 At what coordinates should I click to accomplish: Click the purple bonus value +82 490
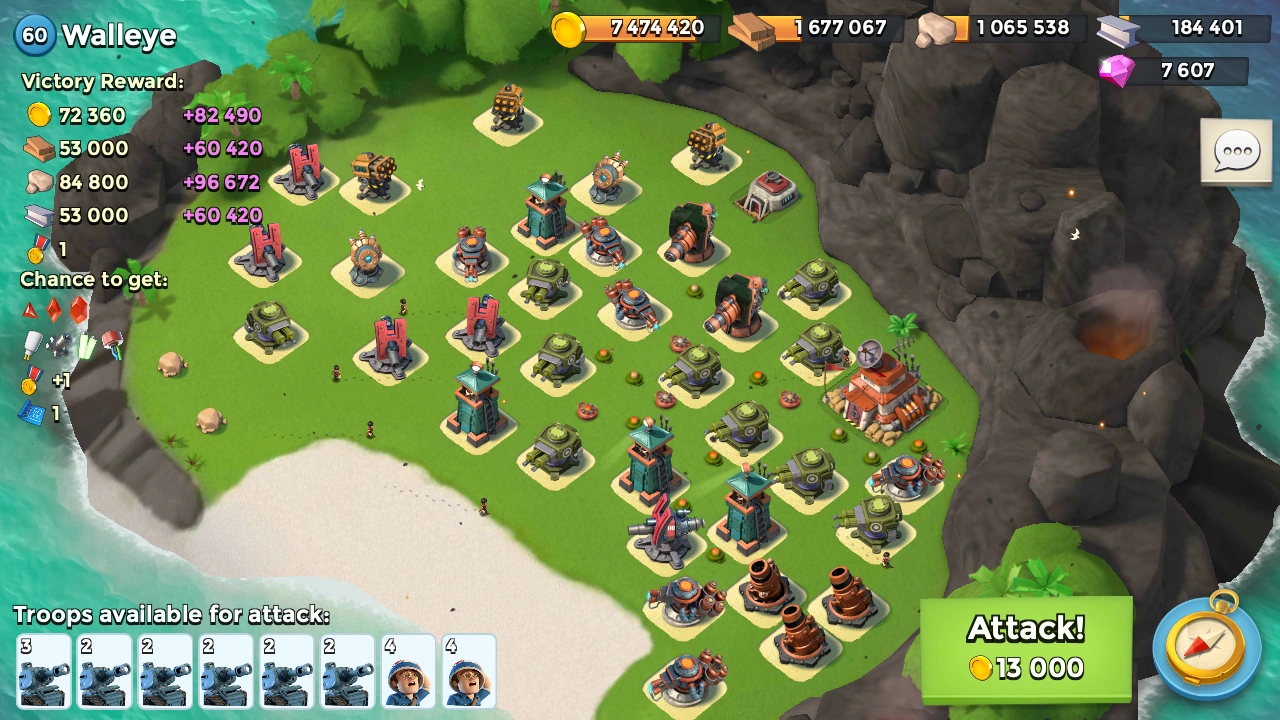point(221,115)
